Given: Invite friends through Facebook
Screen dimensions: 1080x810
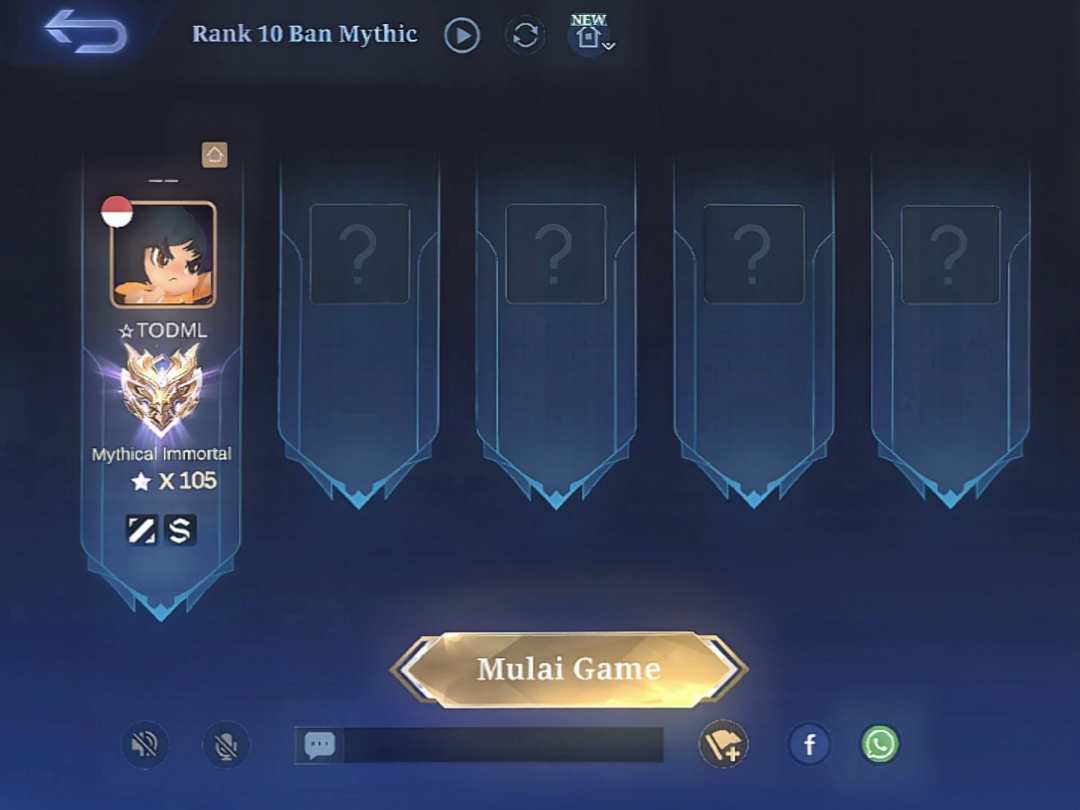Looking at the screenshot, I should coord(809,745).
